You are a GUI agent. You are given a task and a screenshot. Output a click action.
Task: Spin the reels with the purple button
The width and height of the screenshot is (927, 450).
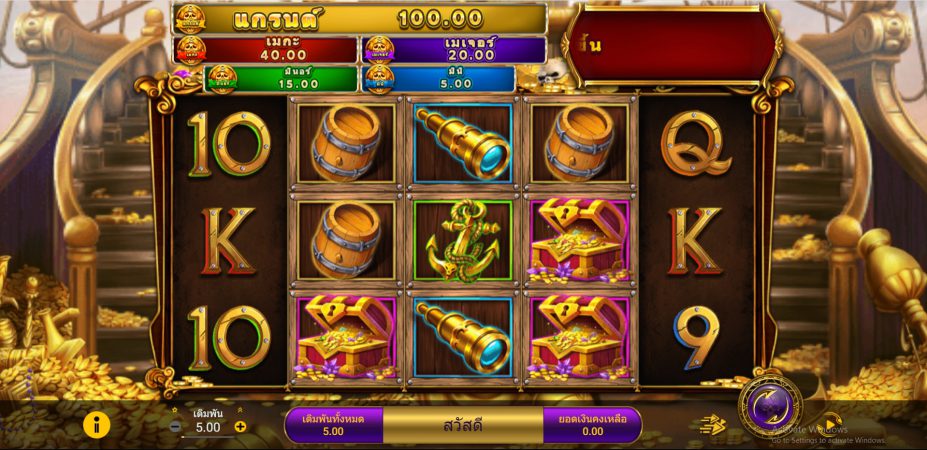[x=769, y=407]
